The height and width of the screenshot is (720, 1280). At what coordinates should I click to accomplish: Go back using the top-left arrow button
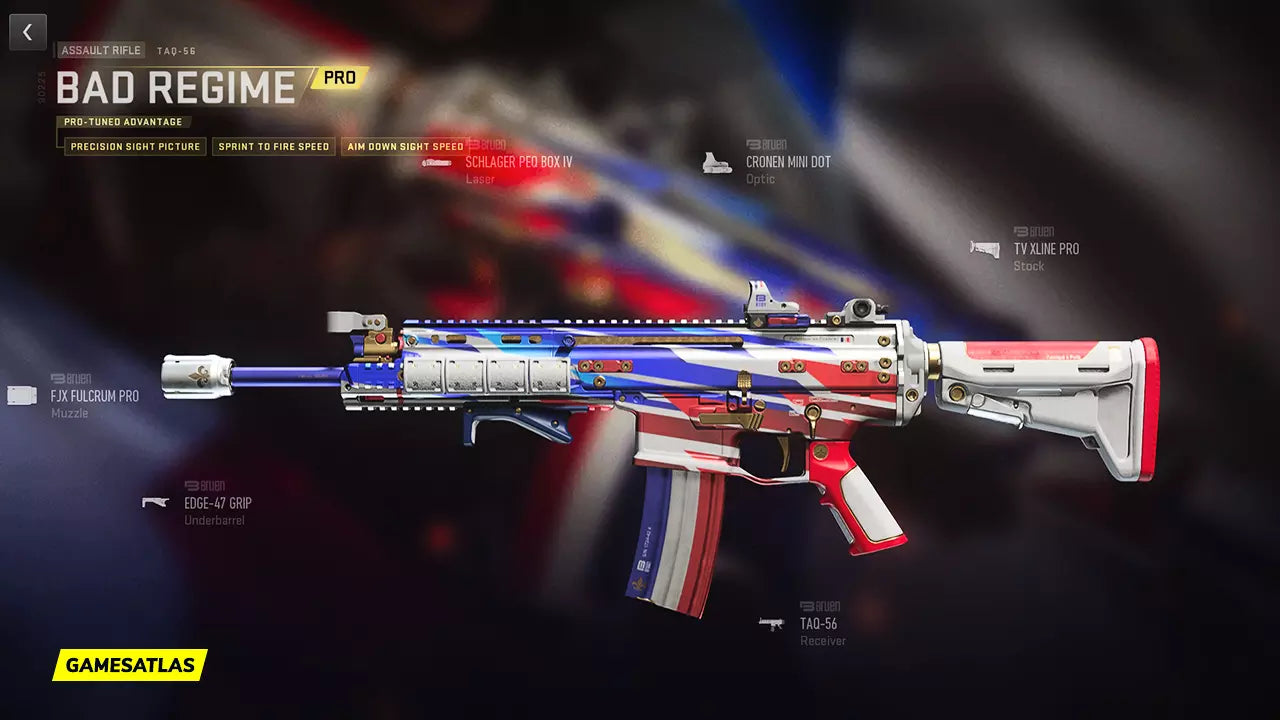(28, 32)
